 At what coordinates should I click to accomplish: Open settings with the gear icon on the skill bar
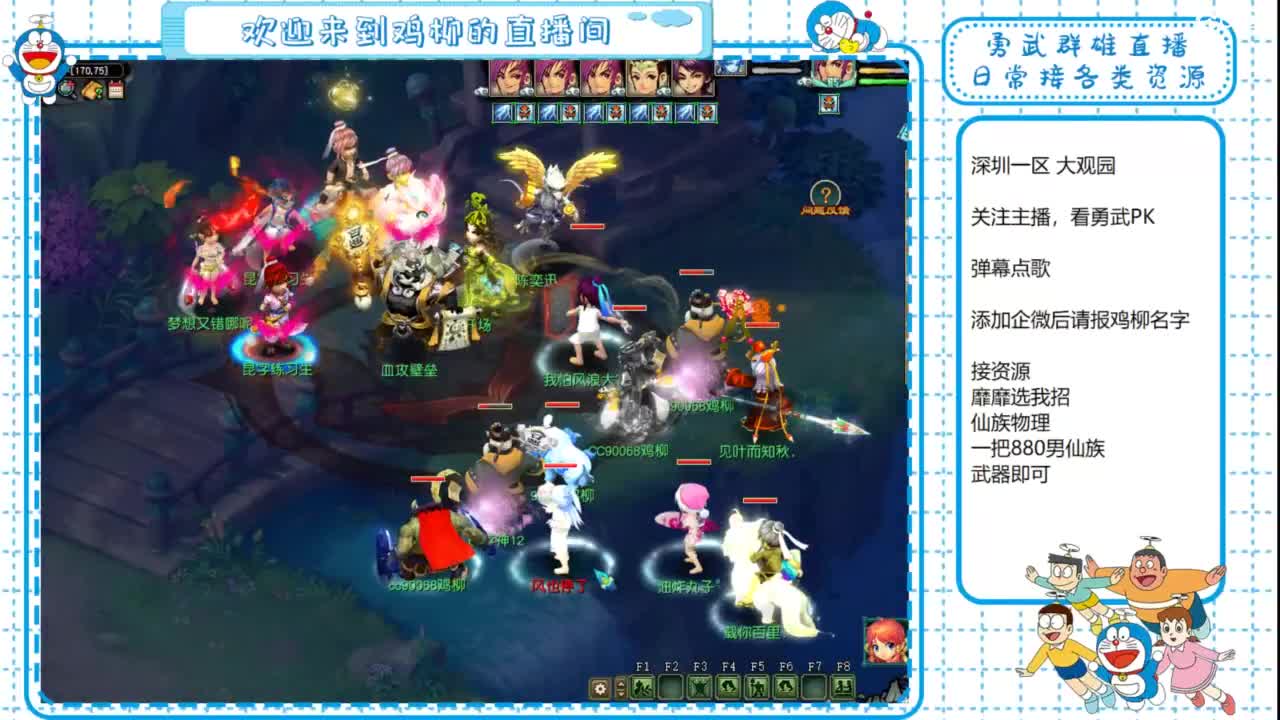[598, 687]
